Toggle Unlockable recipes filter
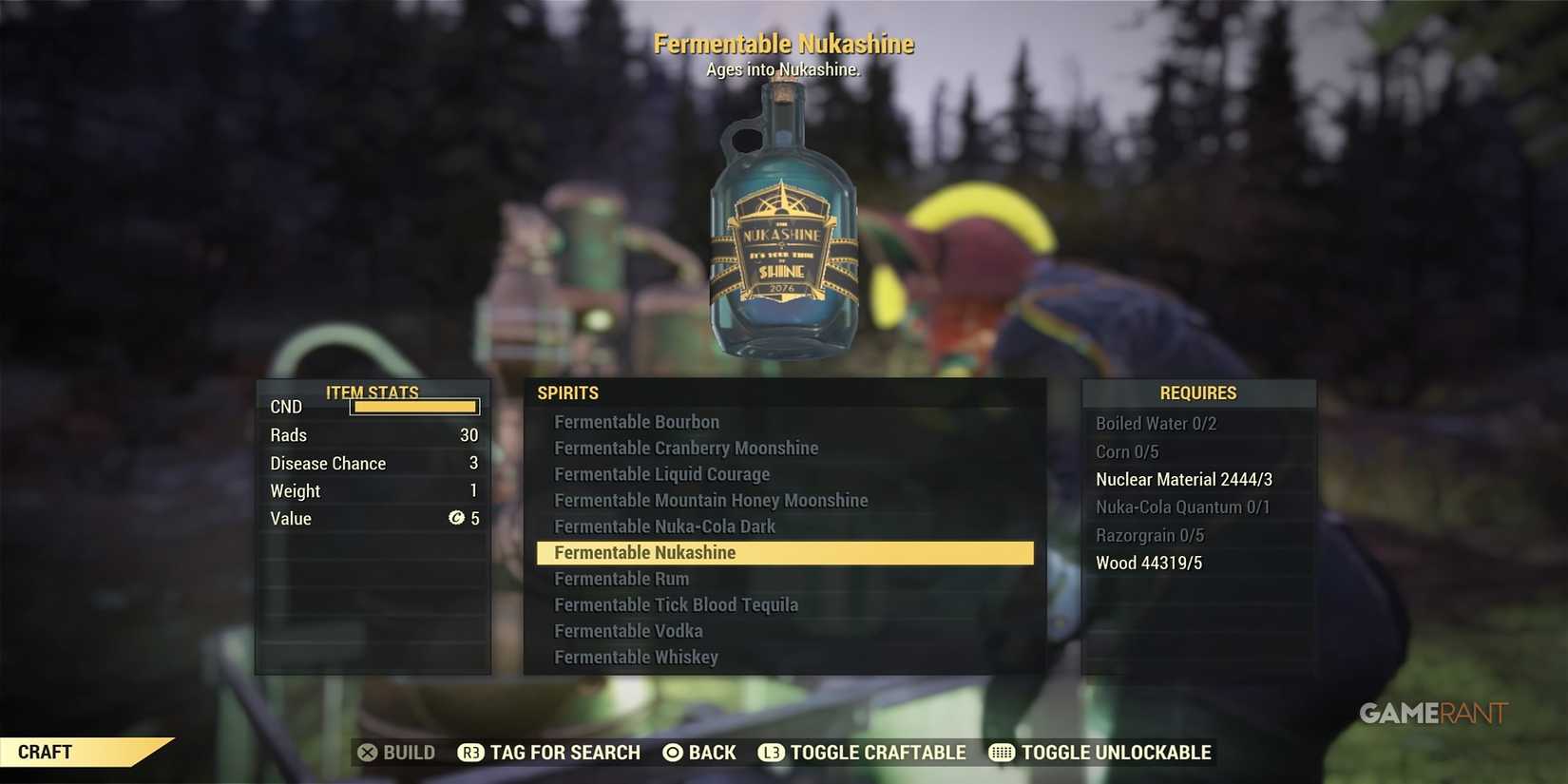 point(1102,752)
